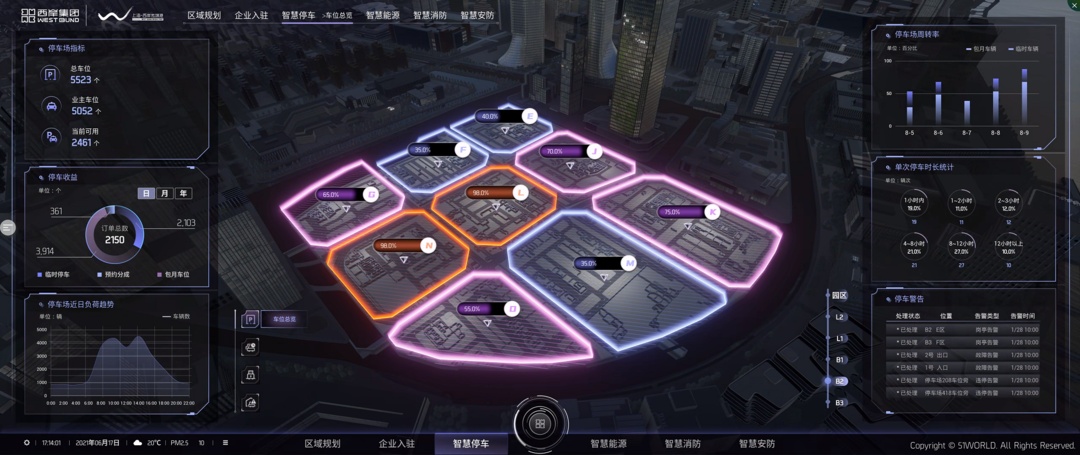Image resolution: width=1080 pixels, height=455 pixels.
Task: Switch parking revenue chart to 月 view
Action: tap(165, 194)
